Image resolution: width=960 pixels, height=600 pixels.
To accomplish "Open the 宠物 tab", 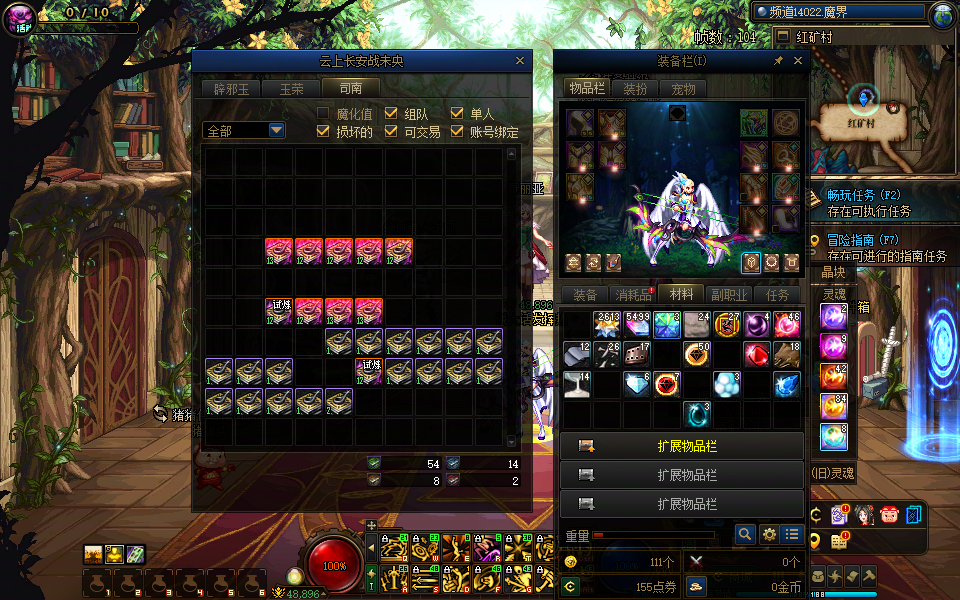I will pos(683,89).
